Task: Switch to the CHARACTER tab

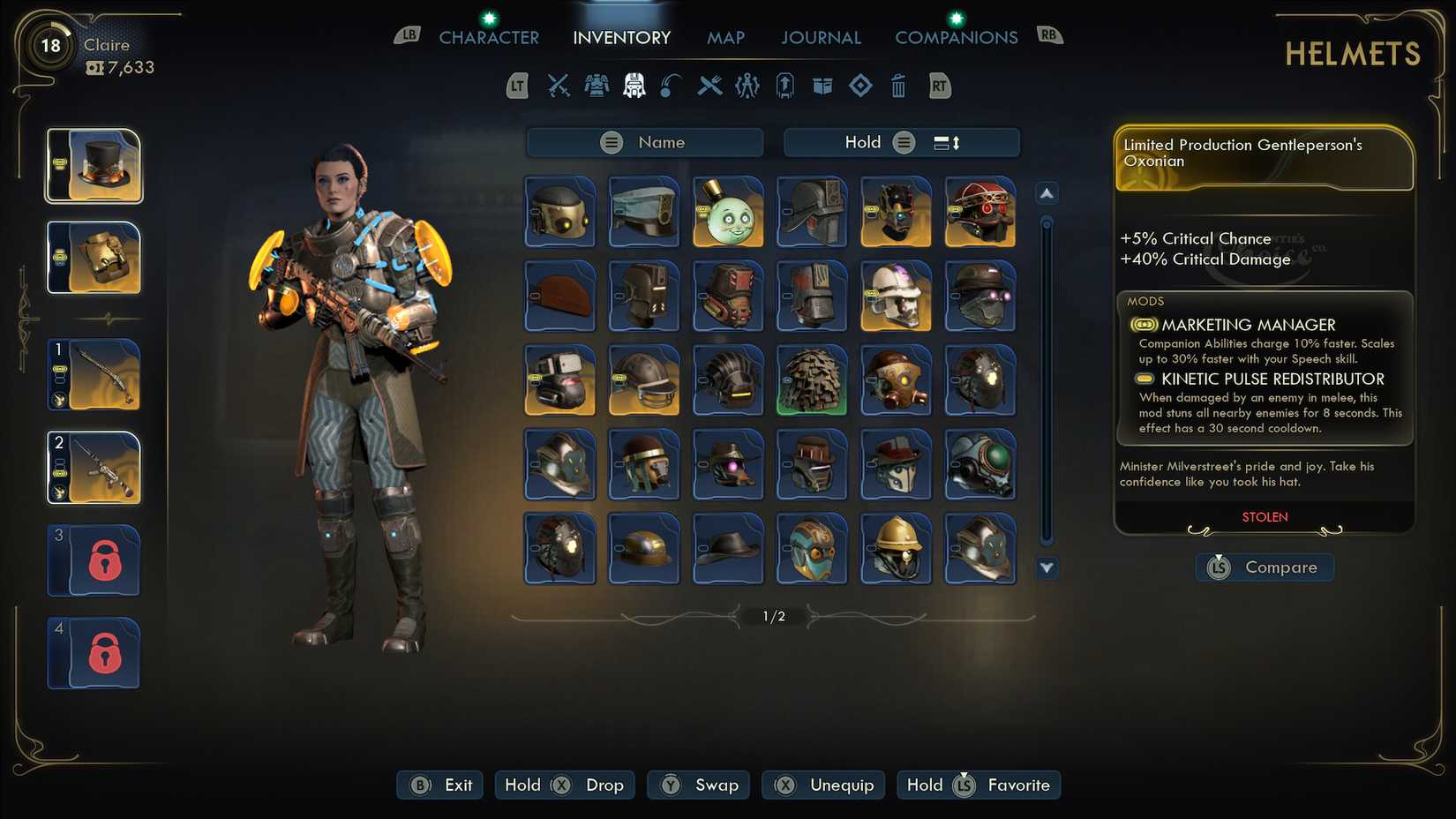Action: pyautogui.click(x=489, y=38)
